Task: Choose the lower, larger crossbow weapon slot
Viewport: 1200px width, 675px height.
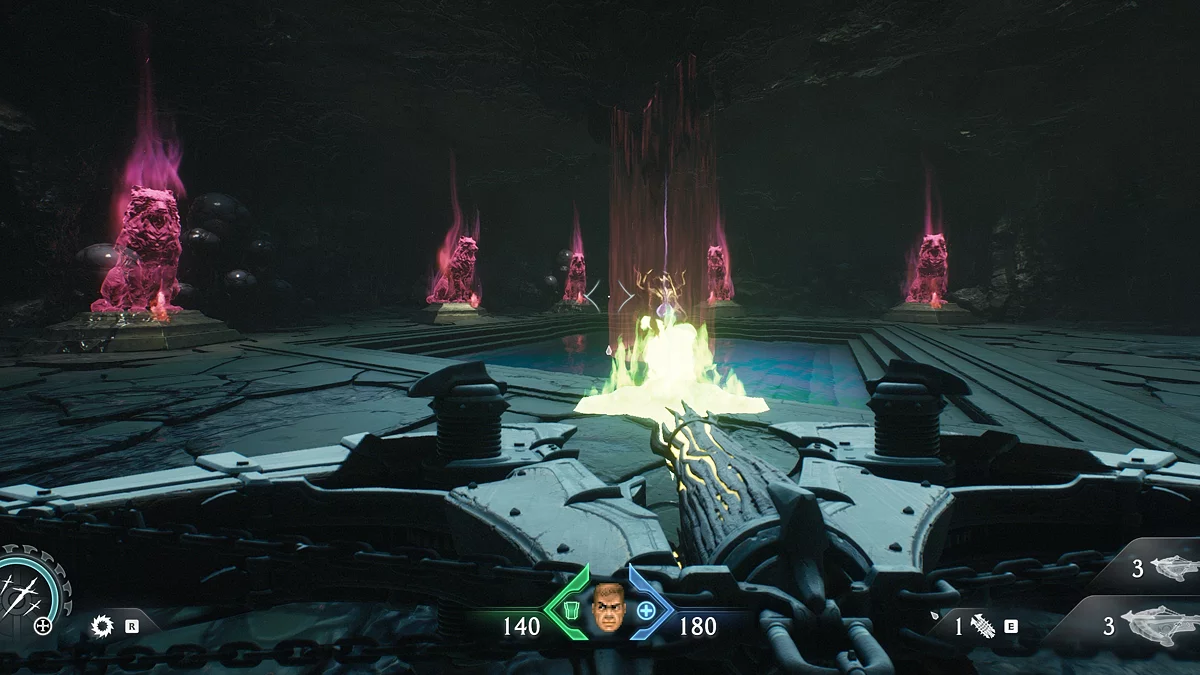Action: [x=1158, y=625]
